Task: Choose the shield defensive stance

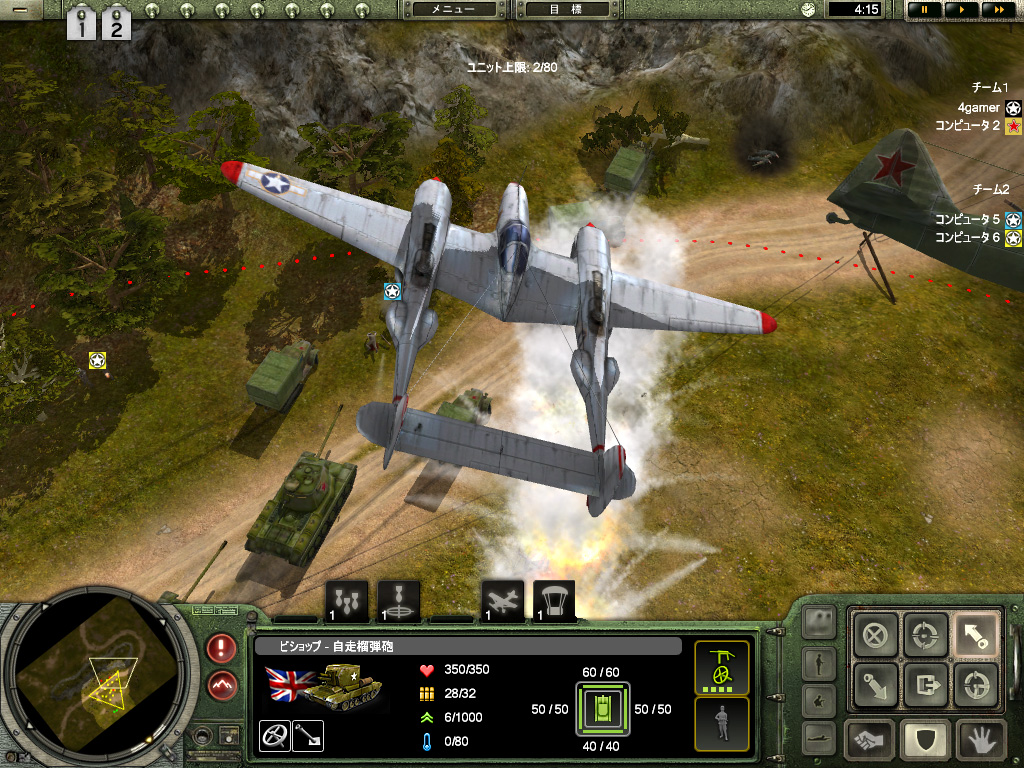Action: point(925,740)
